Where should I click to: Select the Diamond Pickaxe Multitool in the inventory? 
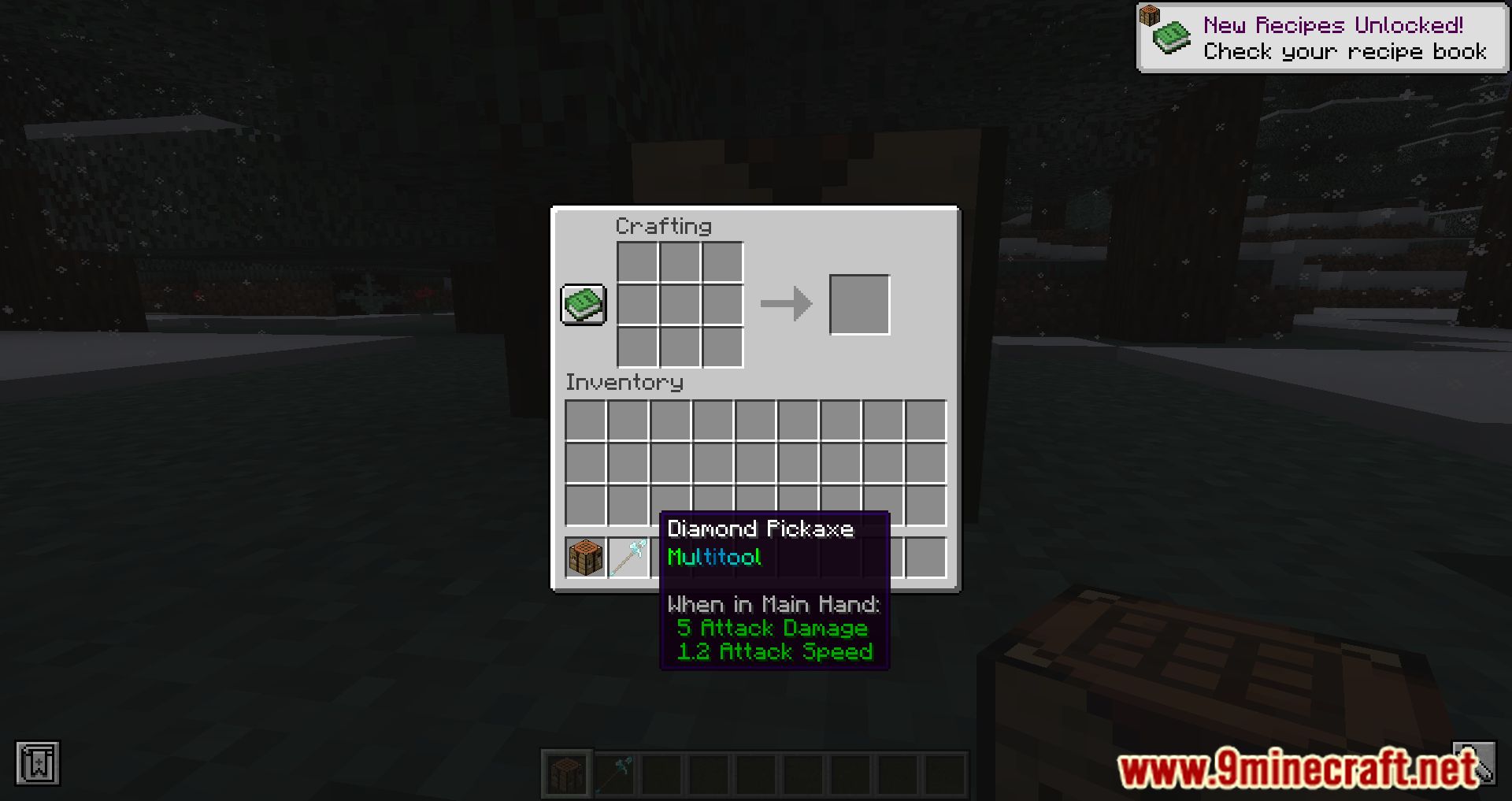tap(628, 558)
